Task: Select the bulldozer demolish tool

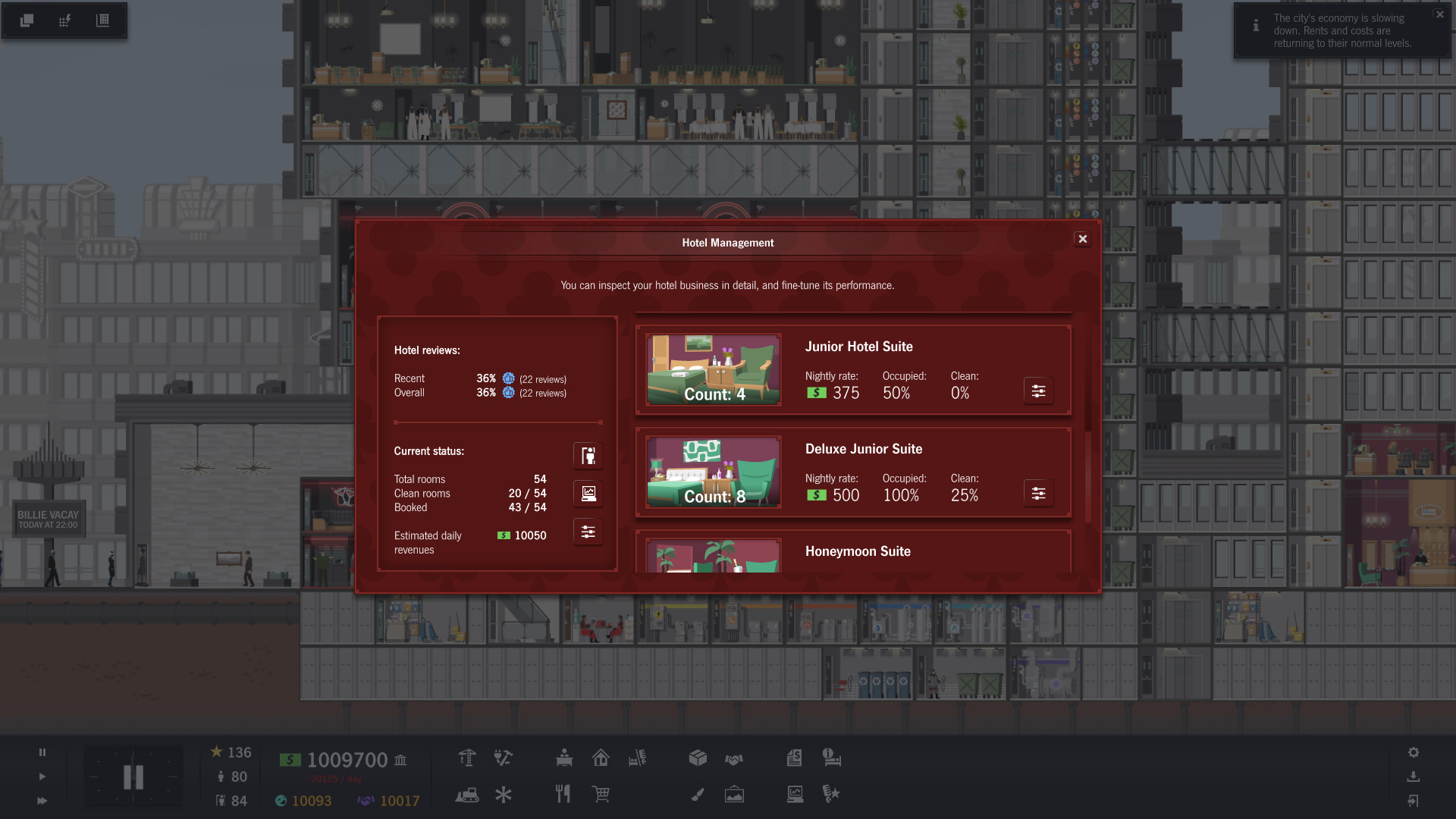Action: (468, 795)
